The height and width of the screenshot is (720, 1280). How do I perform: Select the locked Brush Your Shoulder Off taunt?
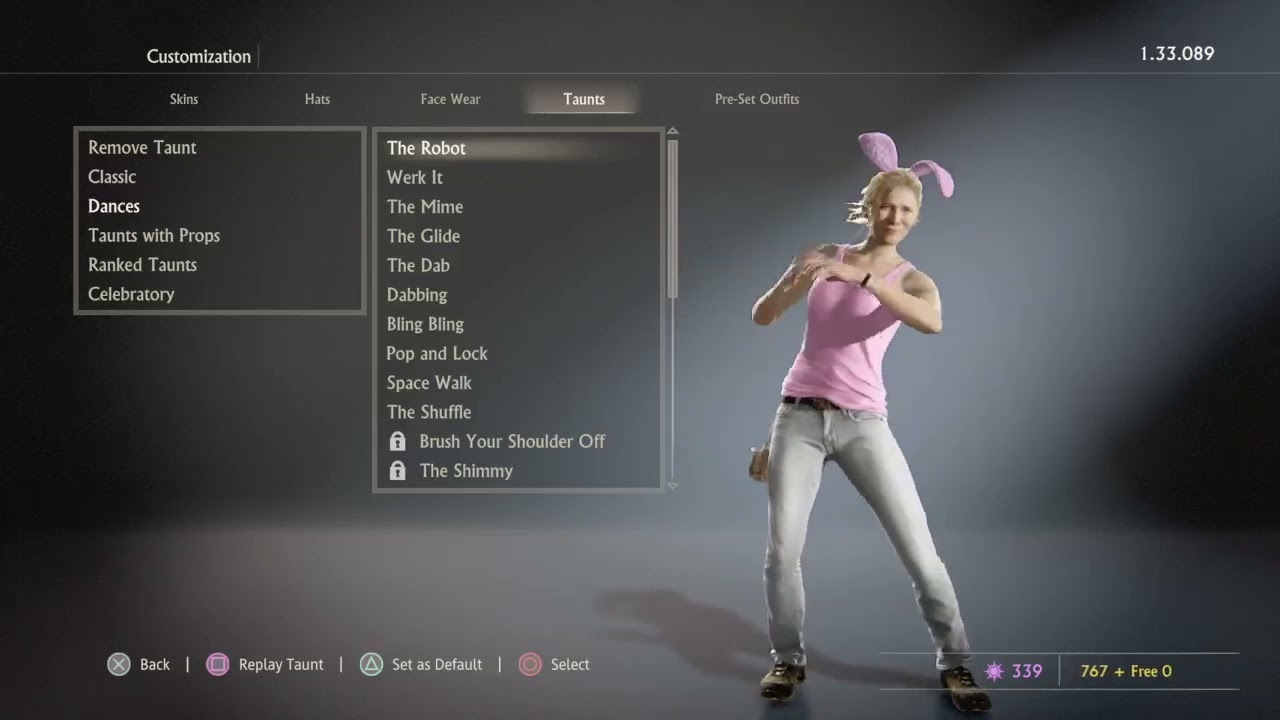[511, 441]
